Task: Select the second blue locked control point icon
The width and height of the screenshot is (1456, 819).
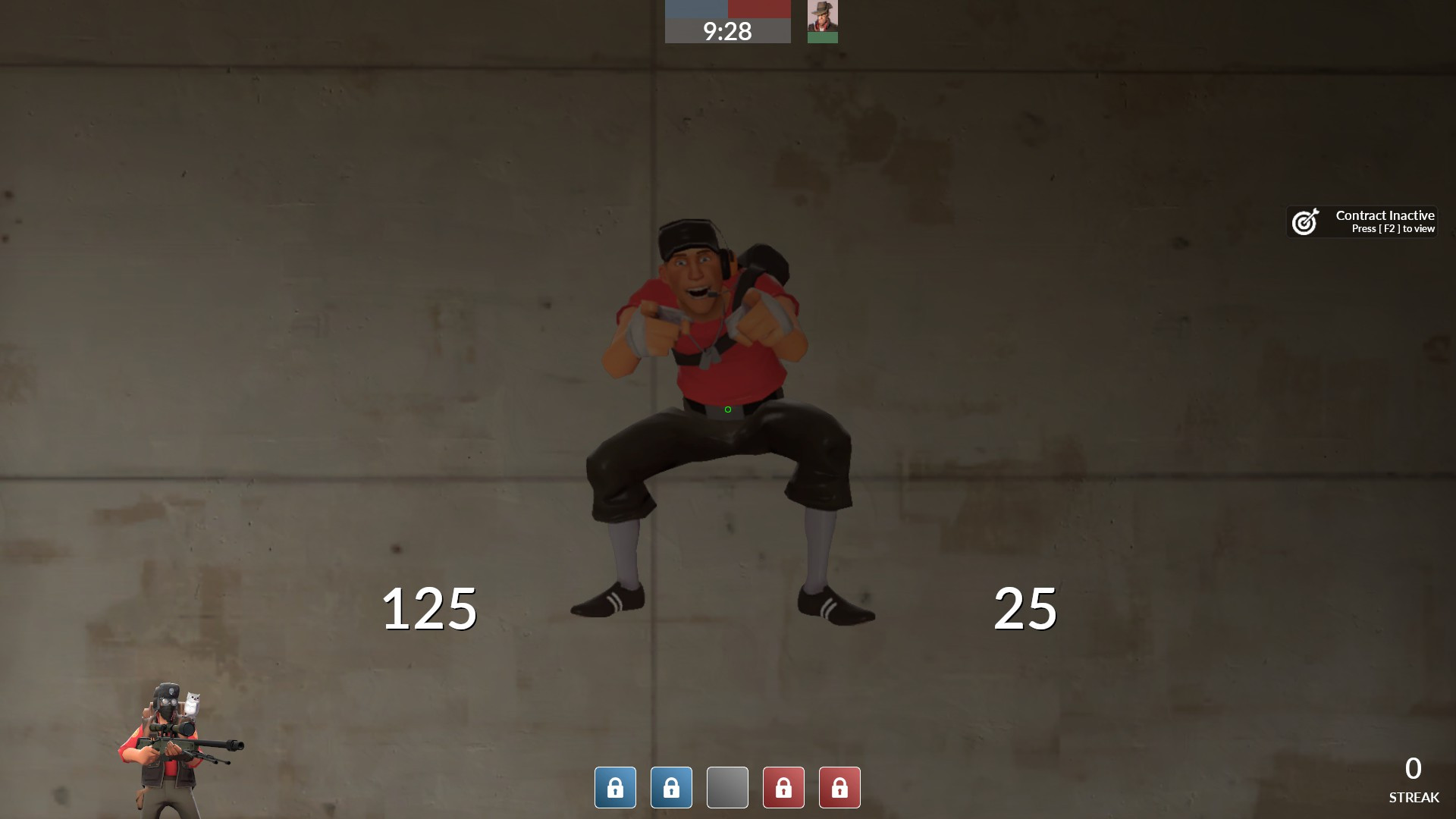Action: (x=671, y=787)
